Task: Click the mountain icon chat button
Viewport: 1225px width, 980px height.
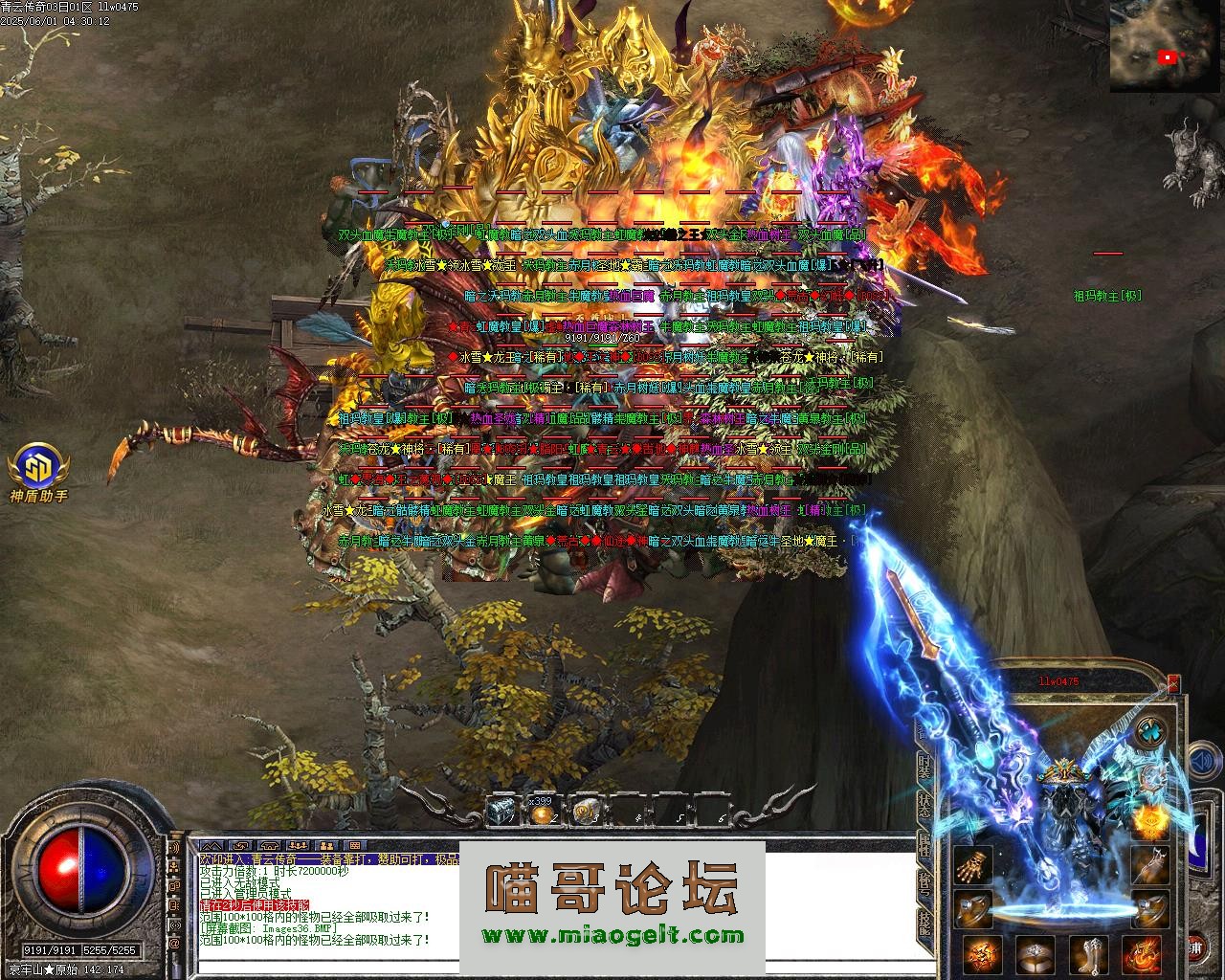Action: (x=213, y=846)
